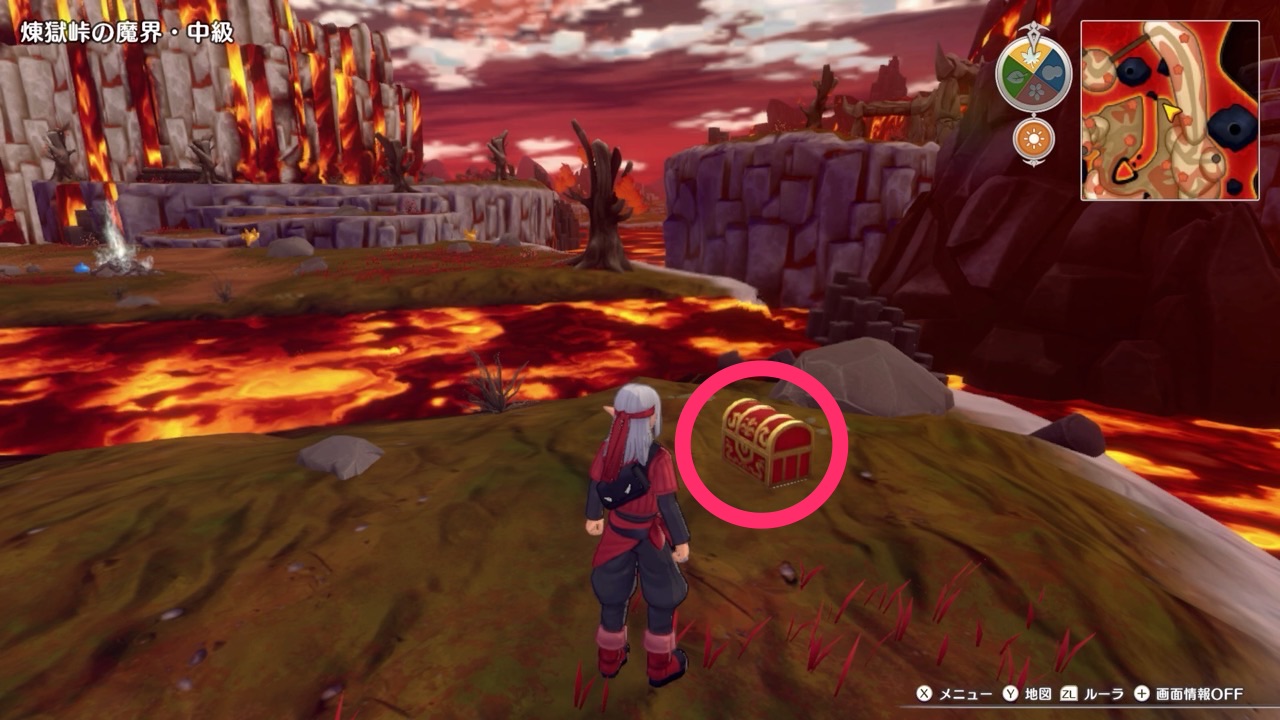Select the purple flower segment of the season wheel

tap(1036, 89)
